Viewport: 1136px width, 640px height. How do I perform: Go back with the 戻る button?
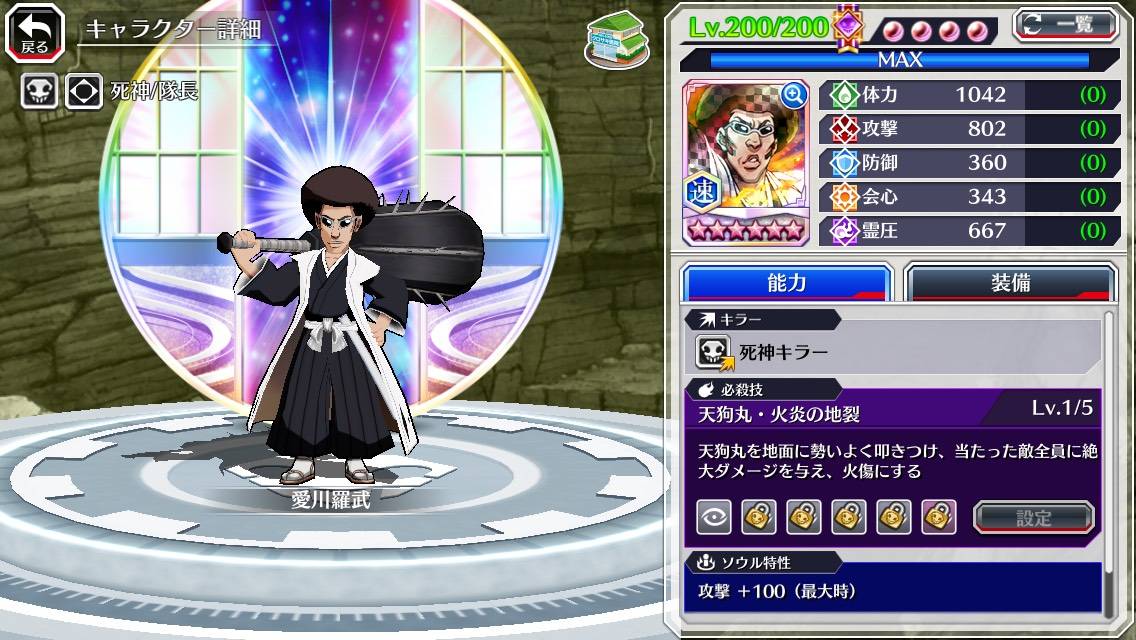pyautogui.click(x=35, y=32)
